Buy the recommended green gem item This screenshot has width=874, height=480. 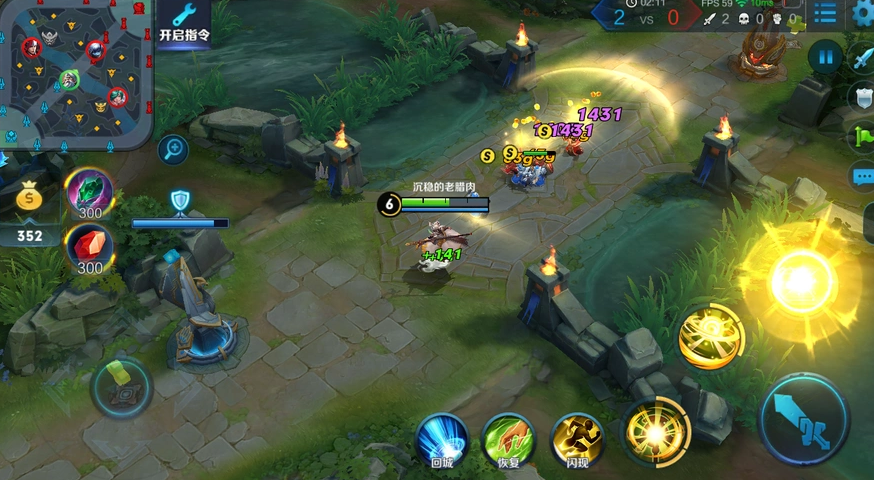(x=90, y=190)
